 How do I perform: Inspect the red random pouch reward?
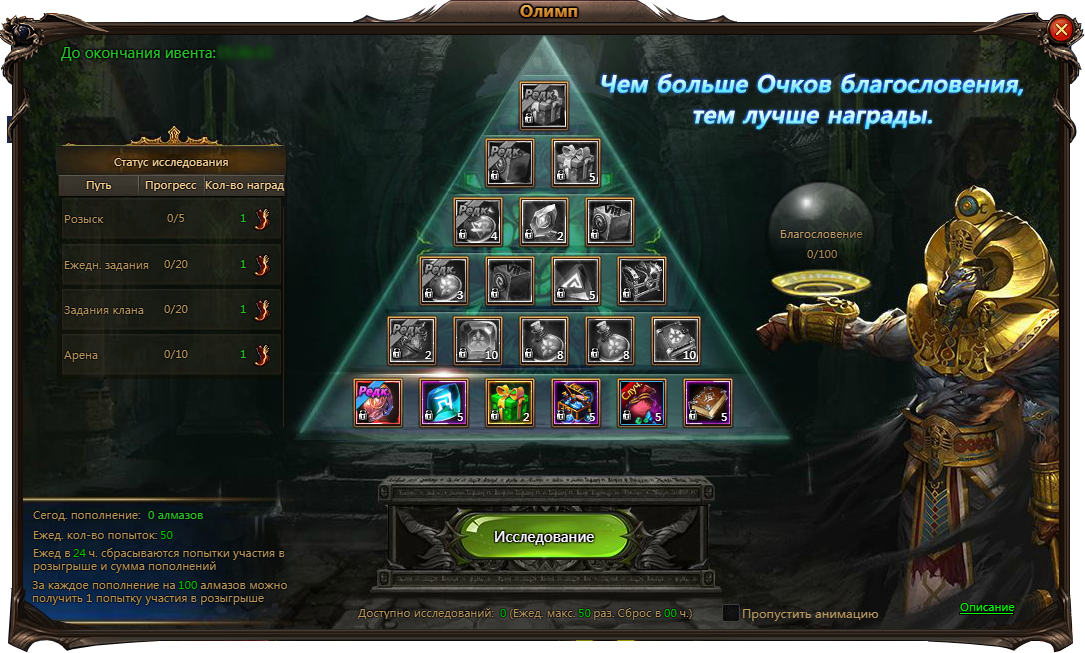642,402
